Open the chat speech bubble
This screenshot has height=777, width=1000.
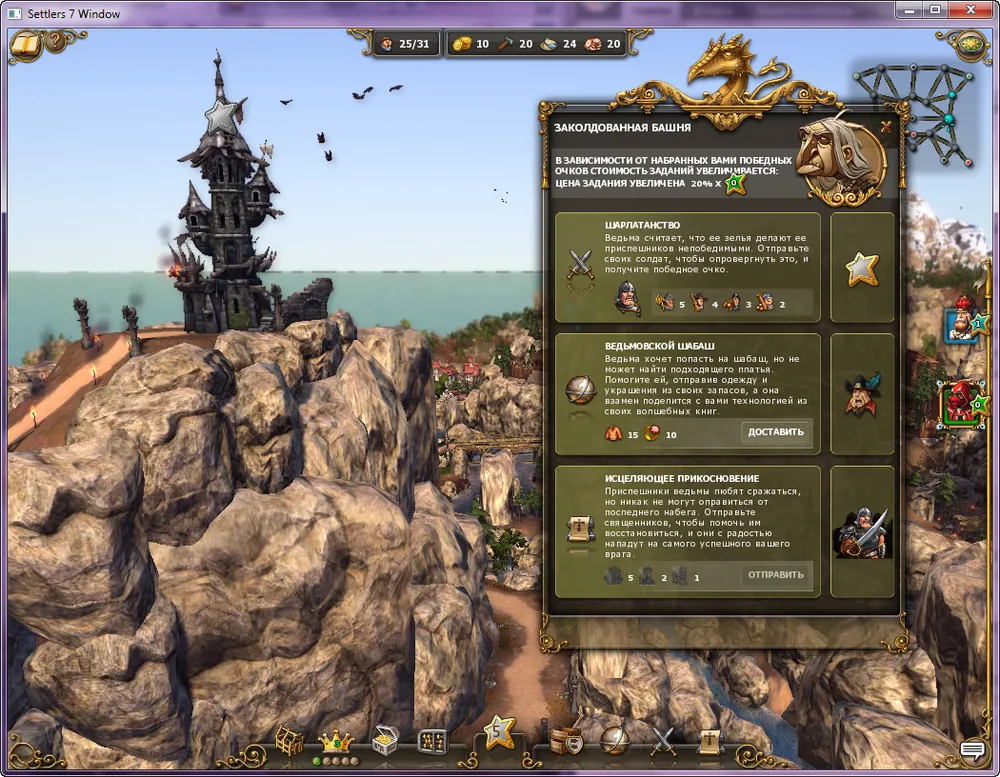[972, 749]
